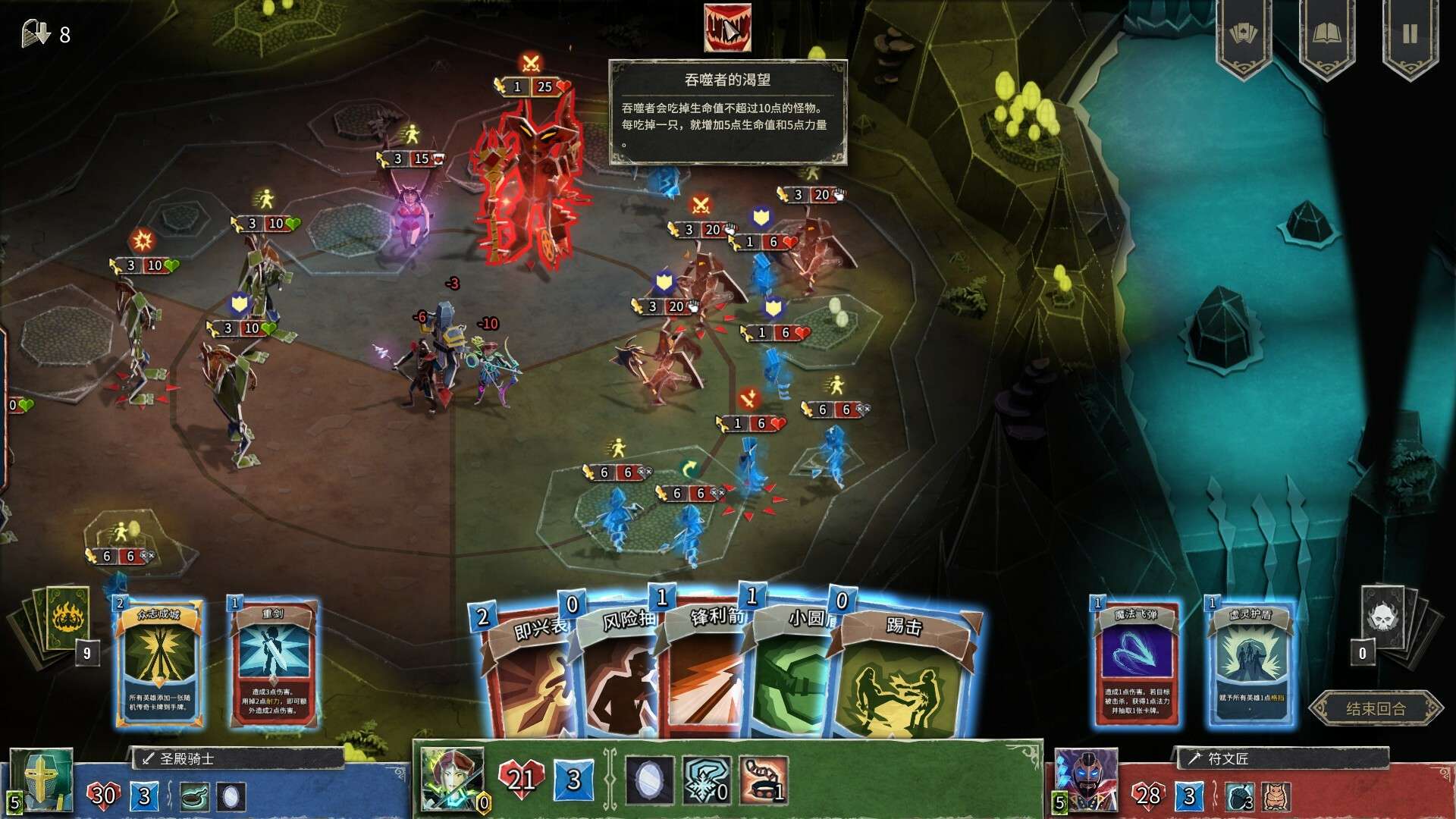Click the paladin's frying pan item
This screenshot has width=1456, height=819.
tap(196, 796)
